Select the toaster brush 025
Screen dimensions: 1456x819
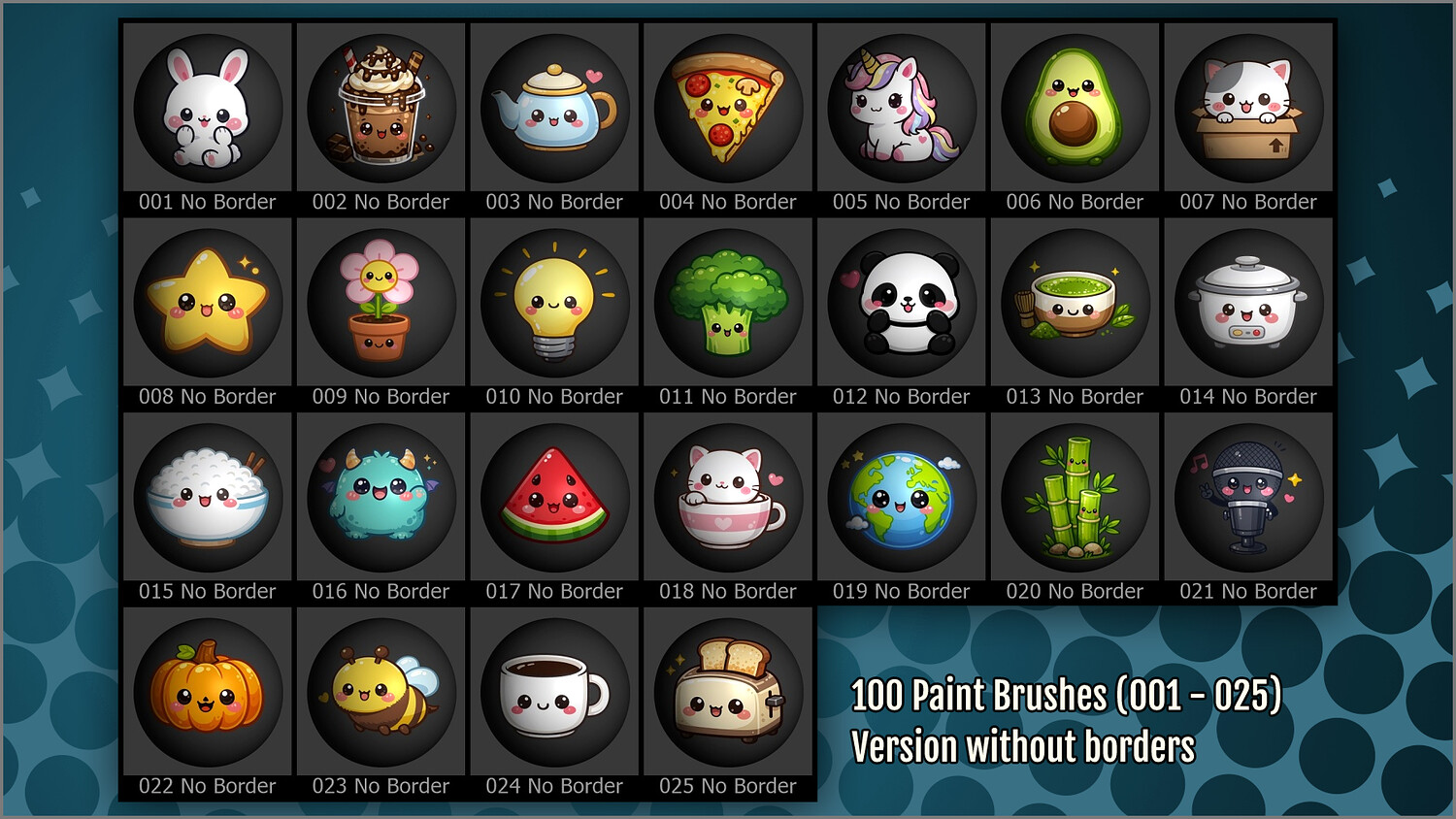tap(728, 694)
